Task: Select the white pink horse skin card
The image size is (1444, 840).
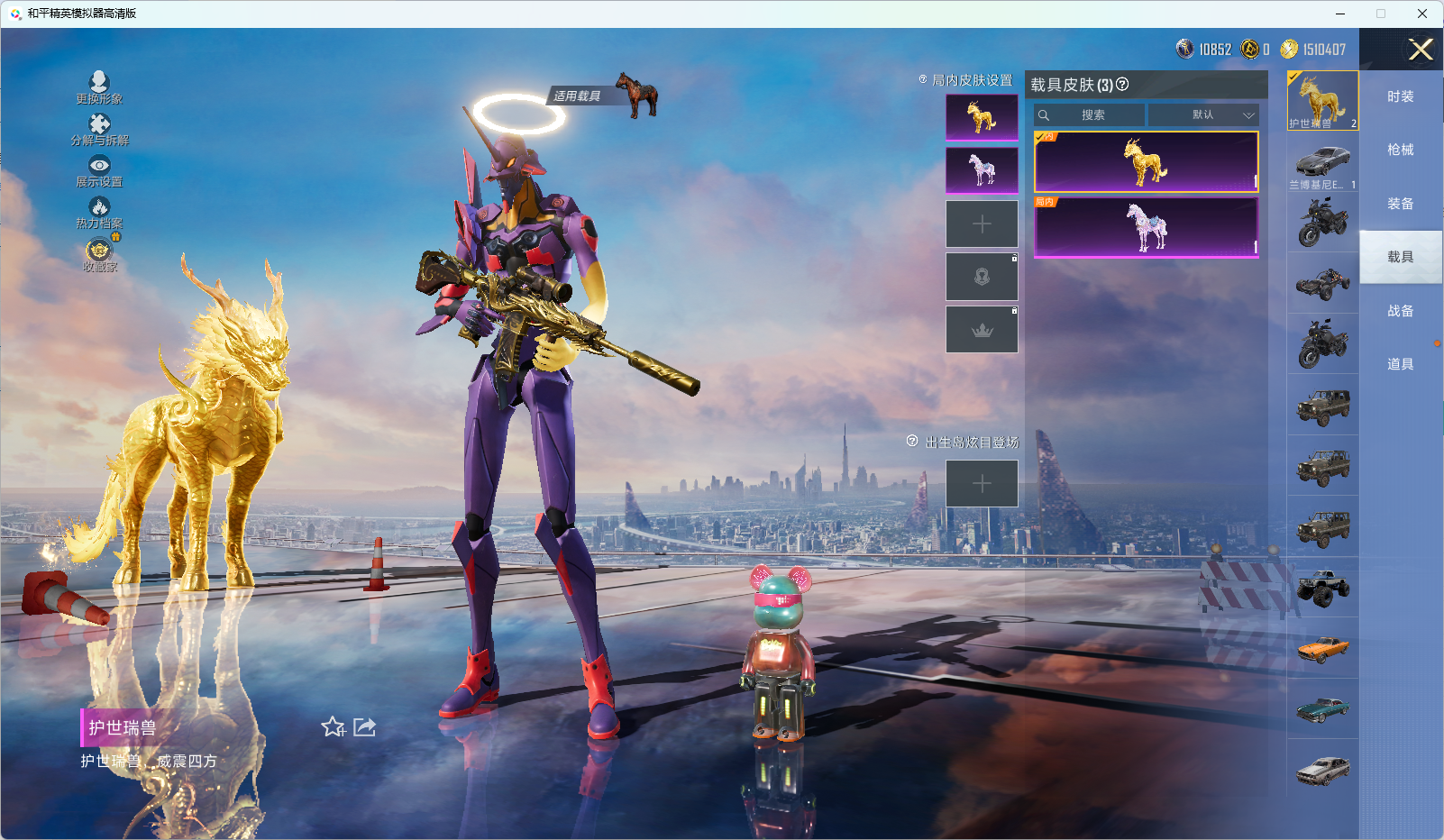Action: click(x=1146, y=227)
